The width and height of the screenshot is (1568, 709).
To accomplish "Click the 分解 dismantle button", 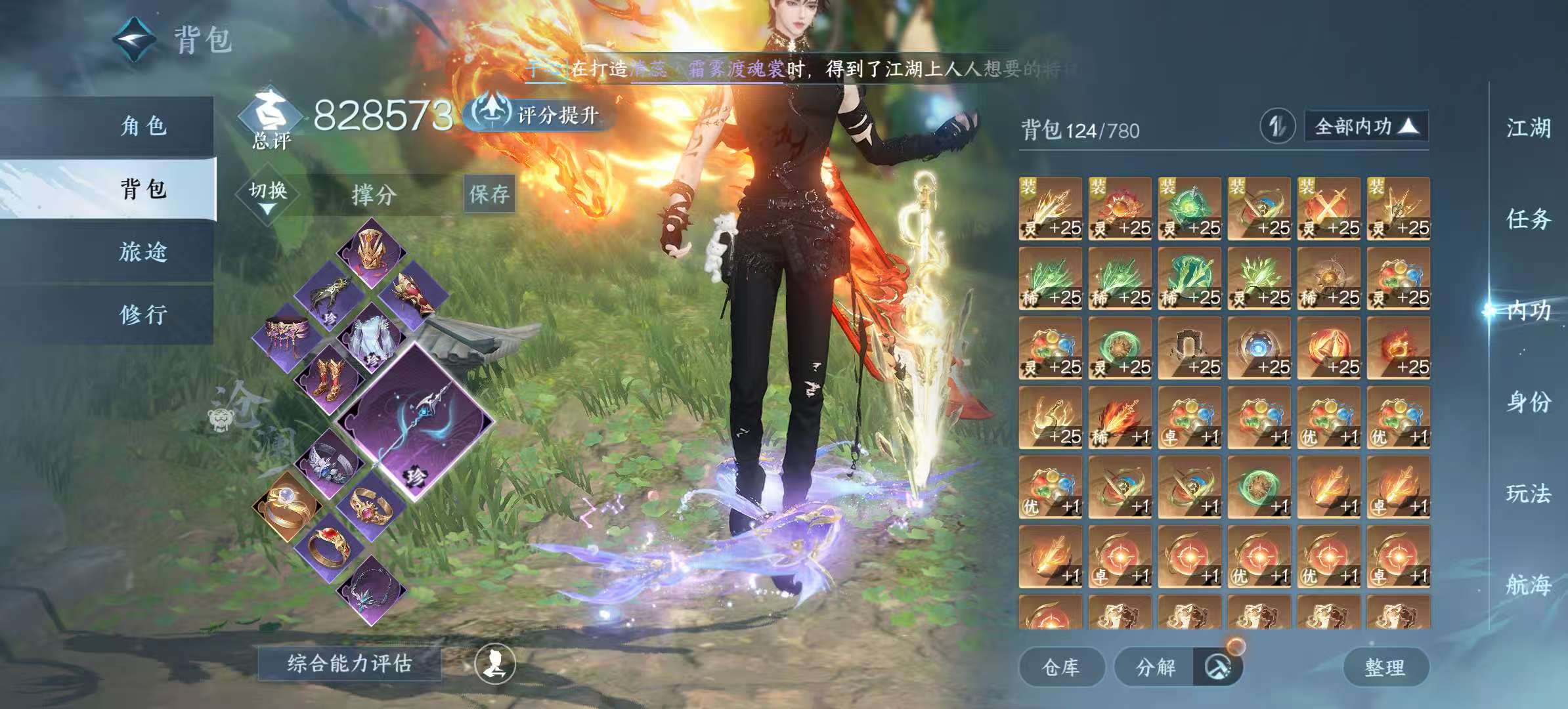I will (1156, 667).
